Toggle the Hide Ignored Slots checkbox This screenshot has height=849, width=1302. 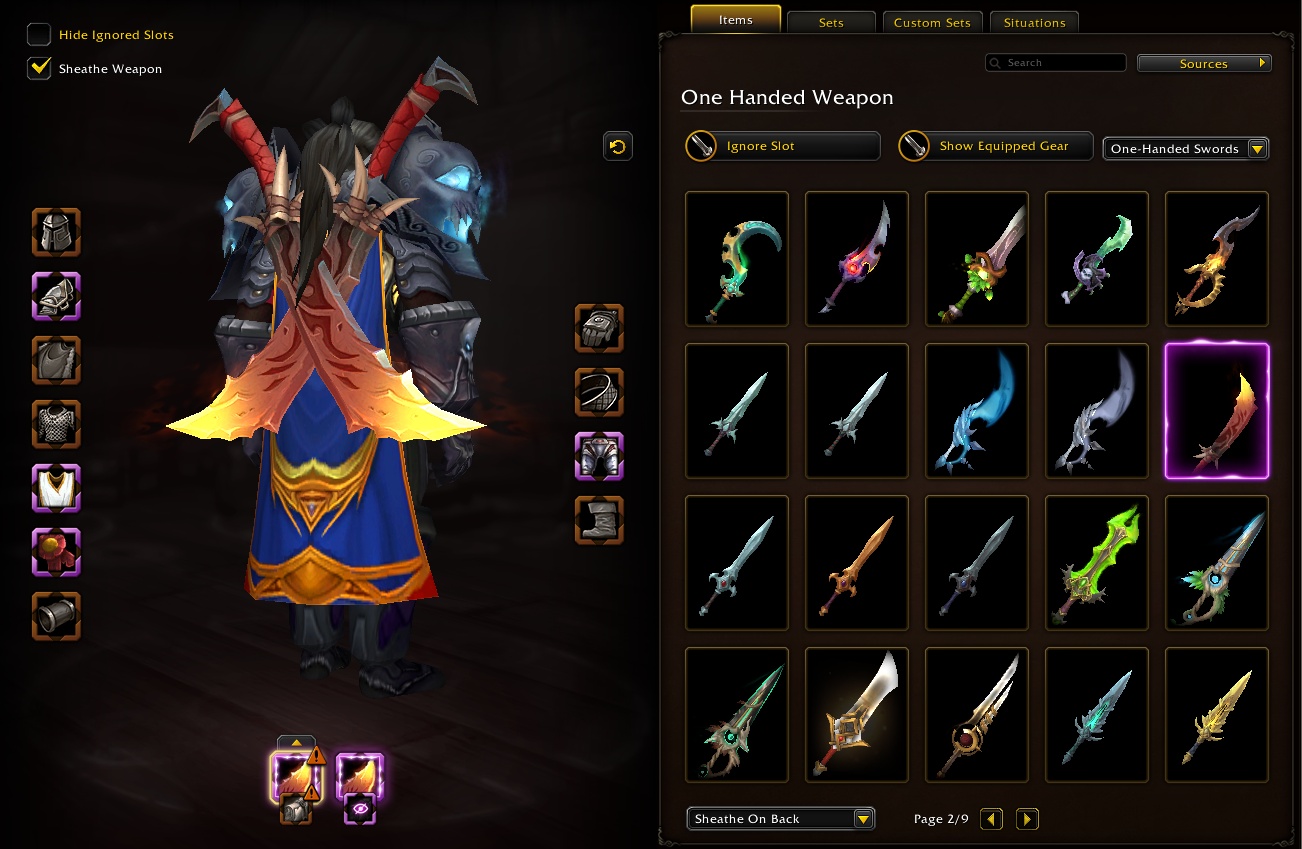(x=39, y=33)
